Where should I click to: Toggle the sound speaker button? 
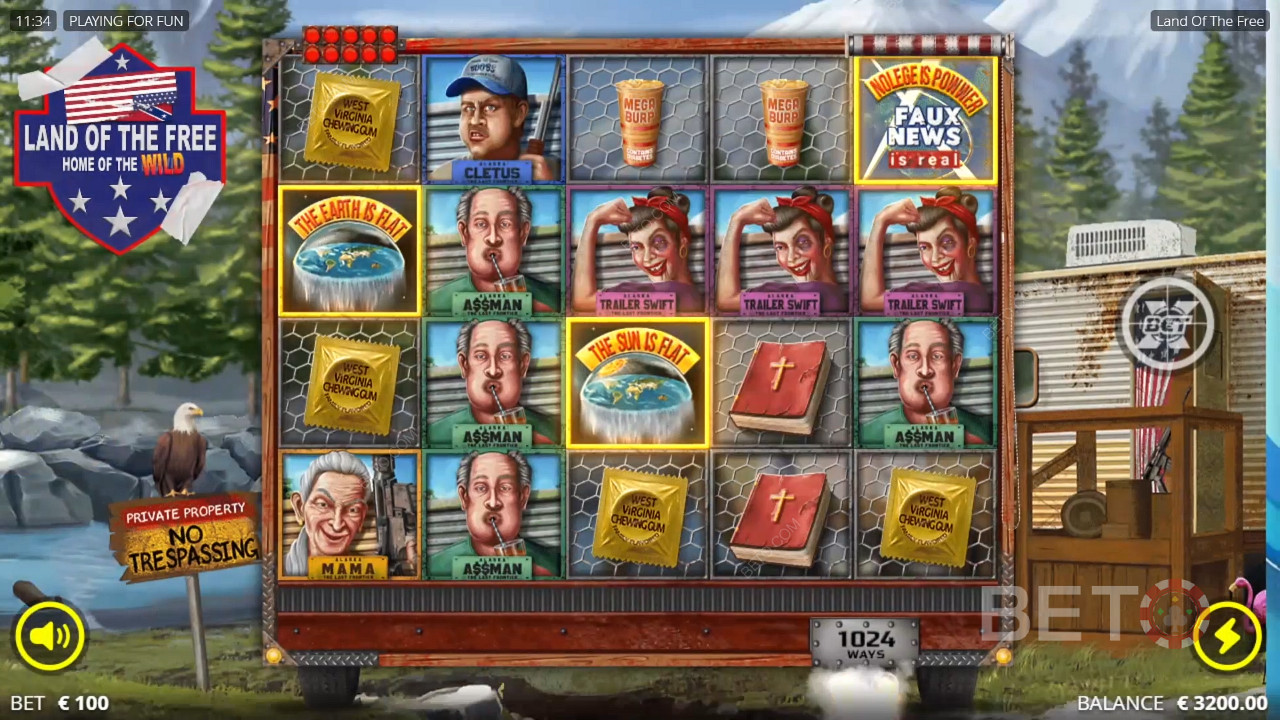tap(49, 636)
